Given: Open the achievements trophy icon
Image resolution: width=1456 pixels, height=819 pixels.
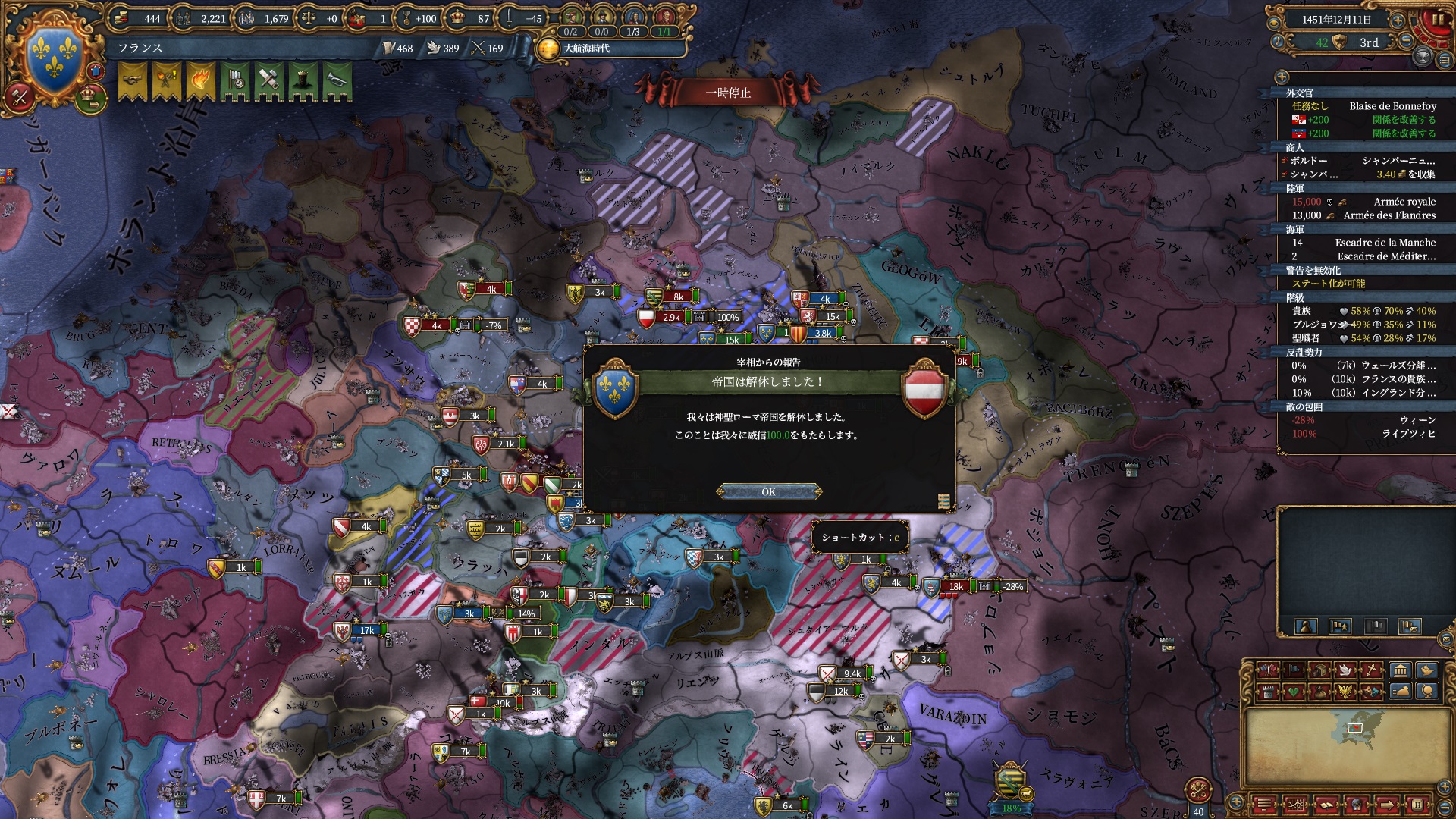Looking at the screenshot, I should pyautogui.click(x=1423, y=56).
